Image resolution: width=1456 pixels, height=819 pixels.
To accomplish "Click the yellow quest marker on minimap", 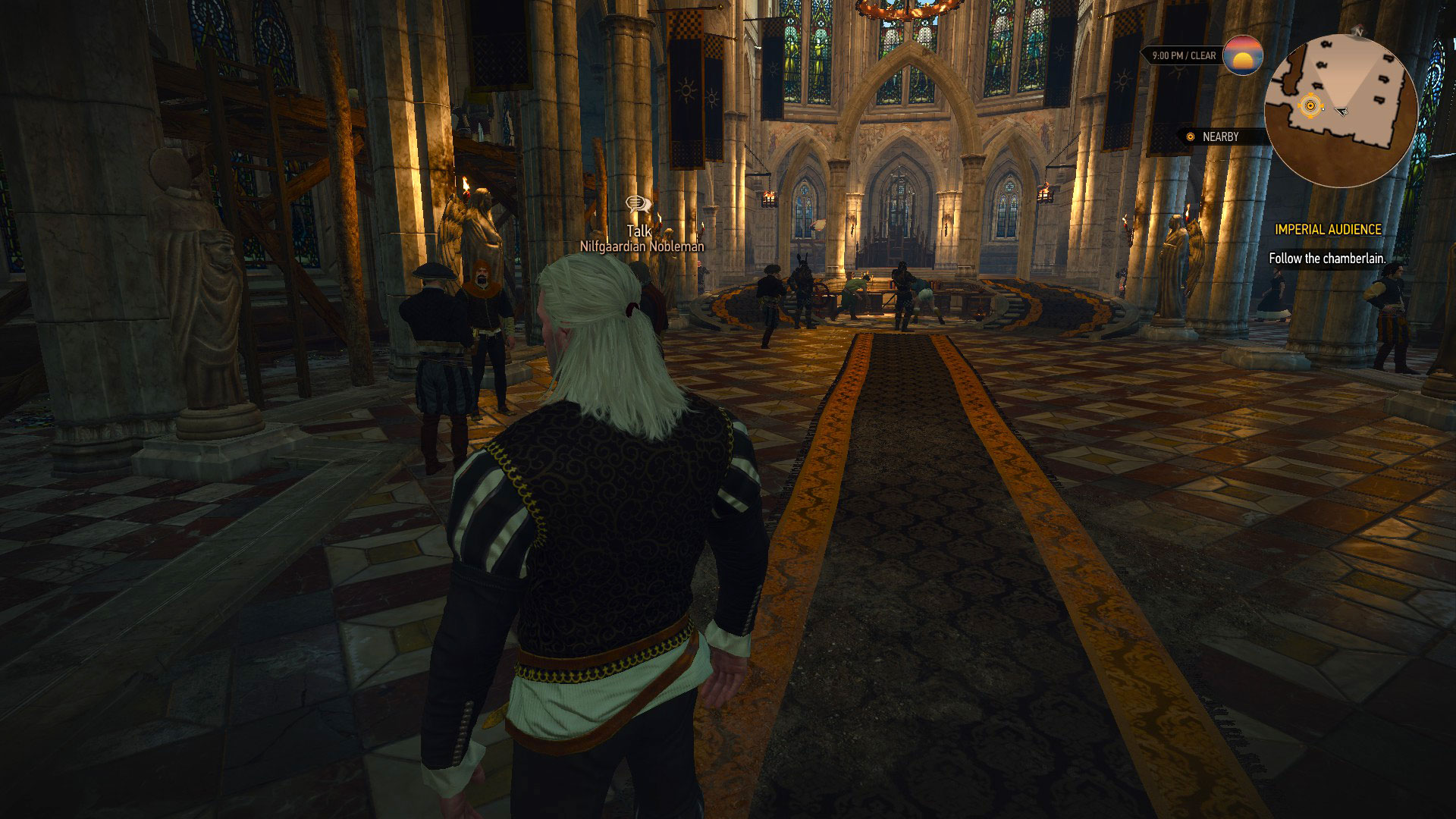I will pos(1309,106).
